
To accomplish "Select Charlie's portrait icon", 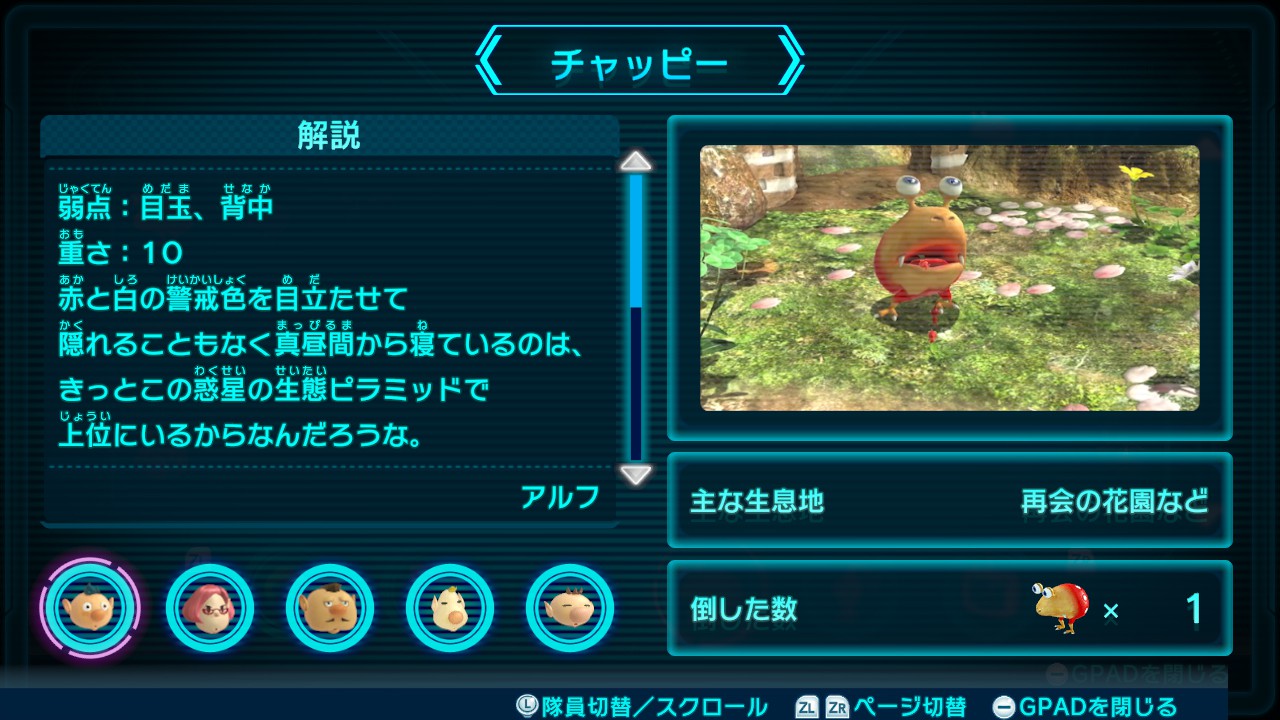I will pos(330,608).
